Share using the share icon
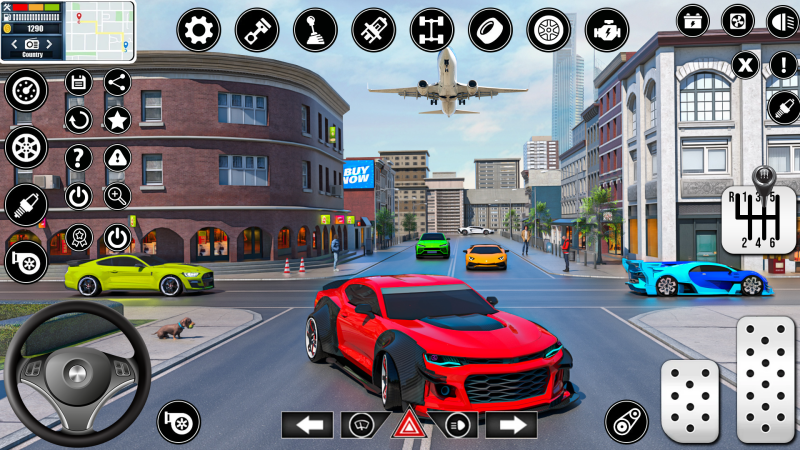The height and width of the screenshot is (450, 800). [117, 82]
